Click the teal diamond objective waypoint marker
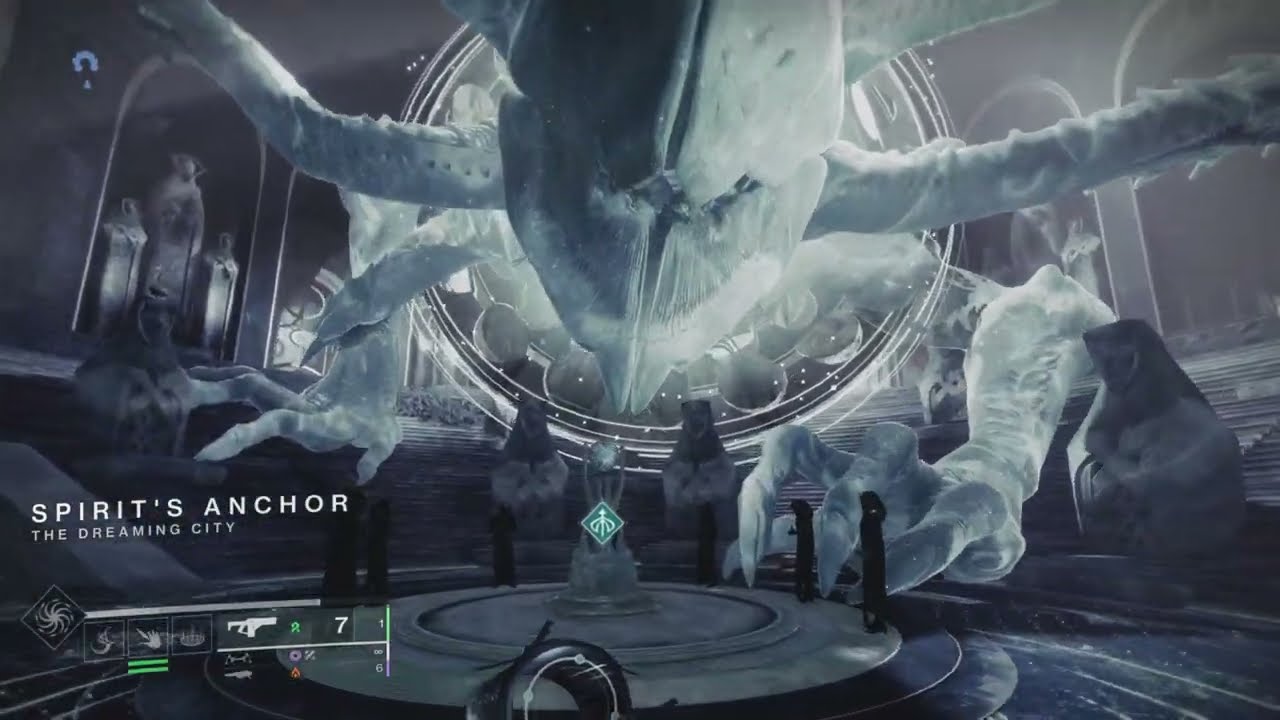 (603, 524)
